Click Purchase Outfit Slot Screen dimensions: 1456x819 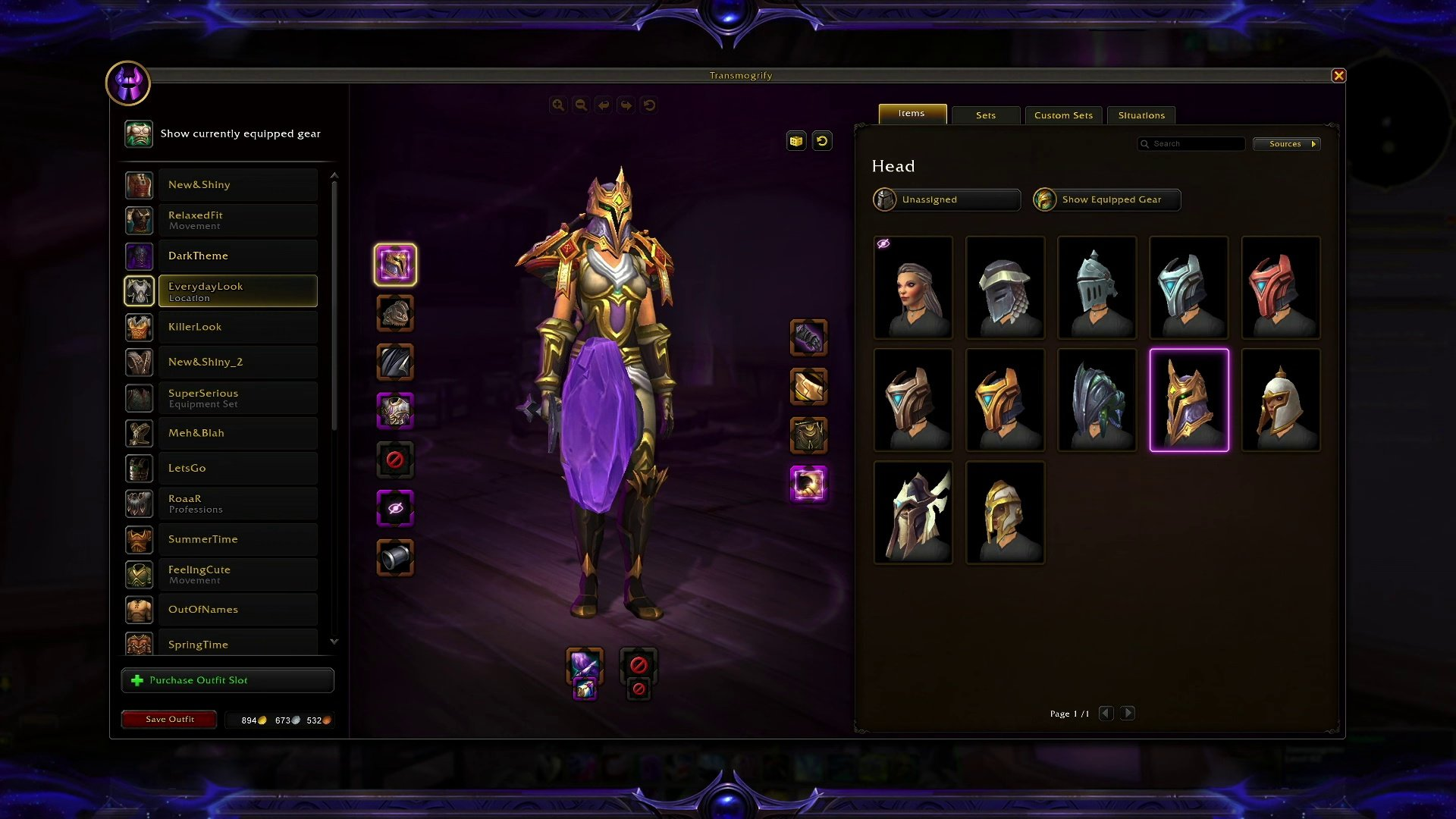pos(227,679)
